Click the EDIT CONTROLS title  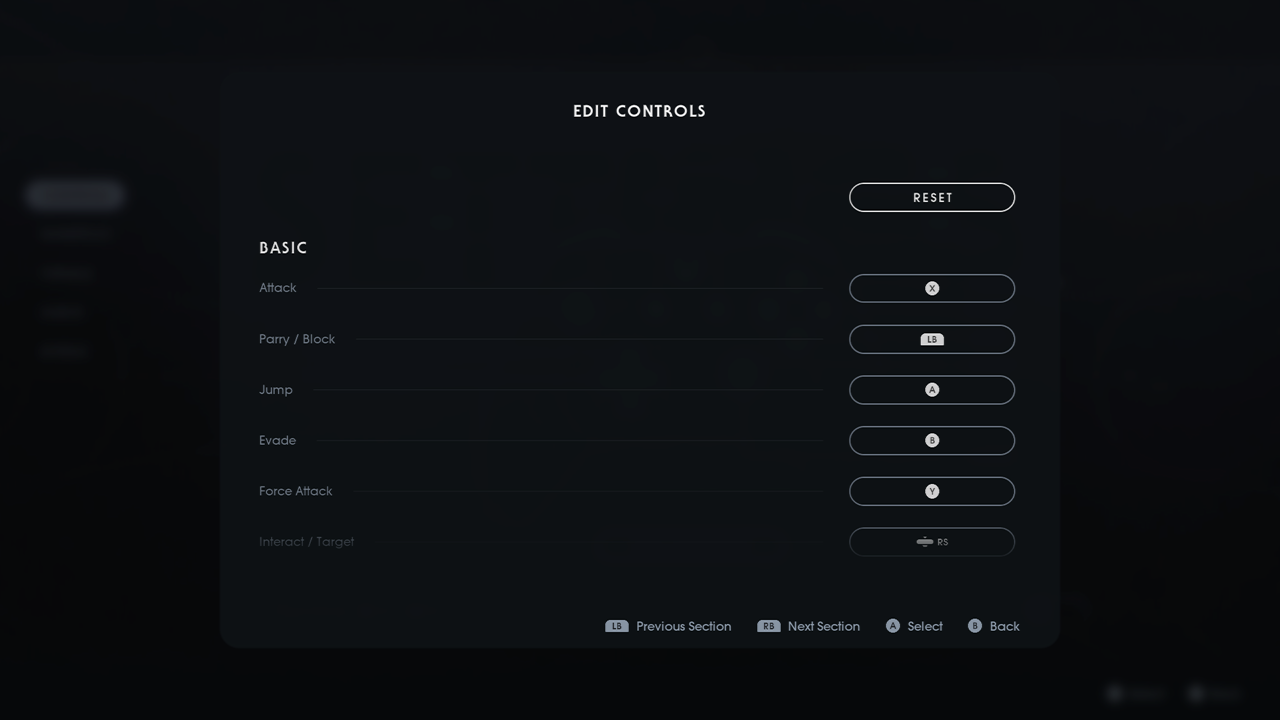(x=639, y=111)
